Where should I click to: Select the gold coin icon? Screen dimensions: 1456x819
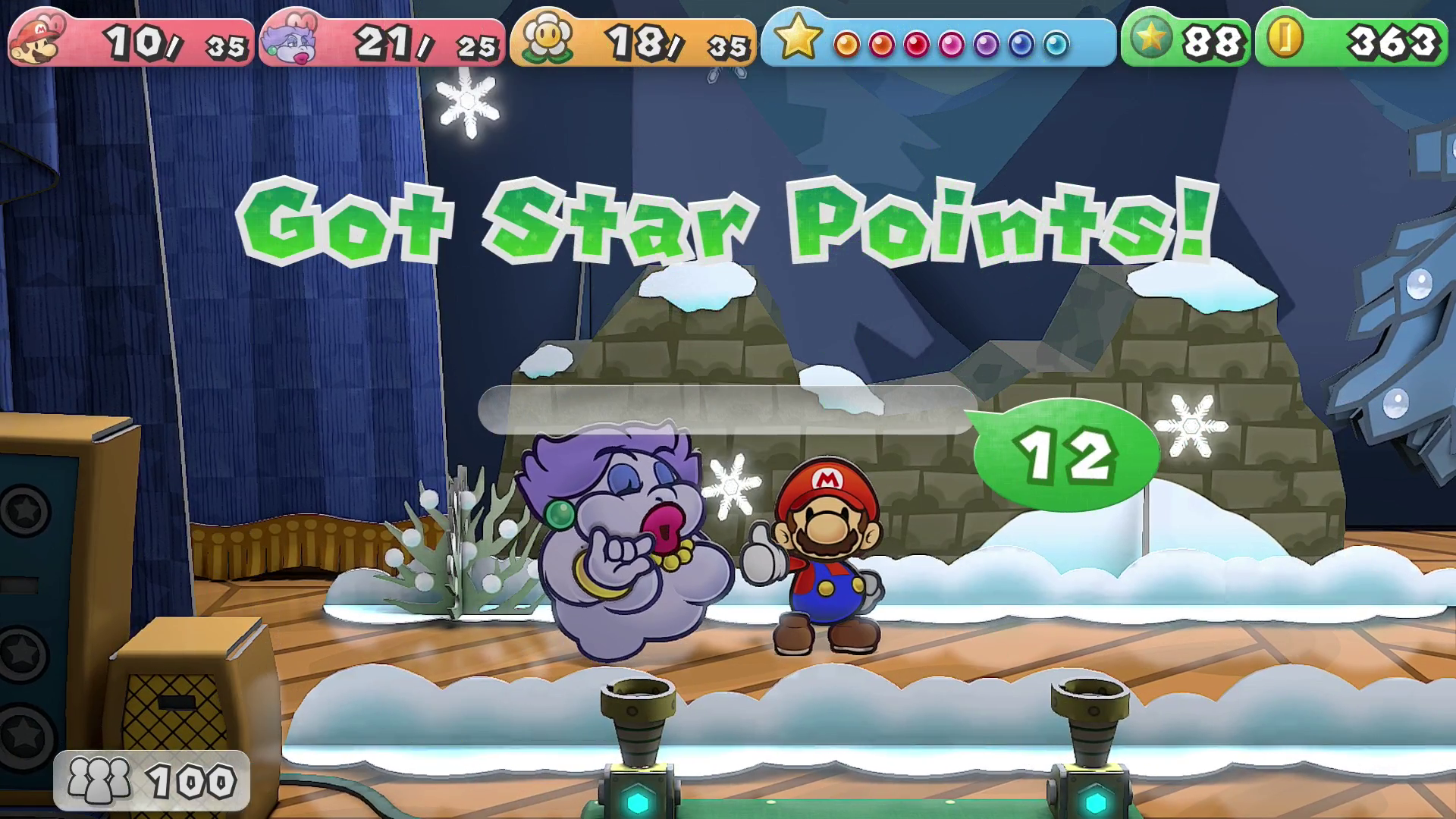point(1284,38)
